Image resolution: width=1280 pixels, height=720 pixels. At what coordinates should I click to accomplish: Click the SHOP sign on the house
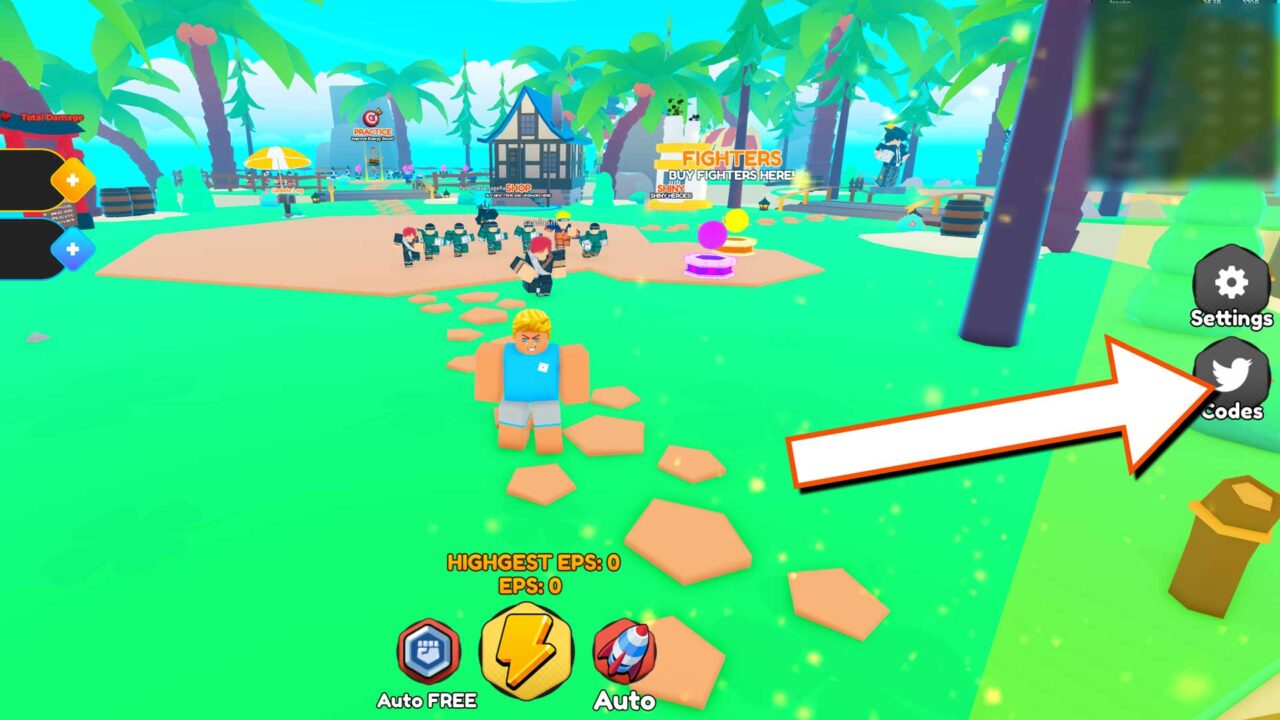[518, 188]
